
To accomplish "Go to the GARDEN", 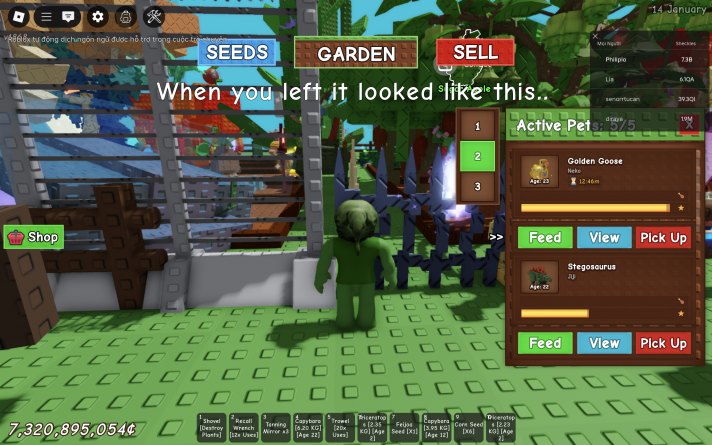I will (356, 53).
